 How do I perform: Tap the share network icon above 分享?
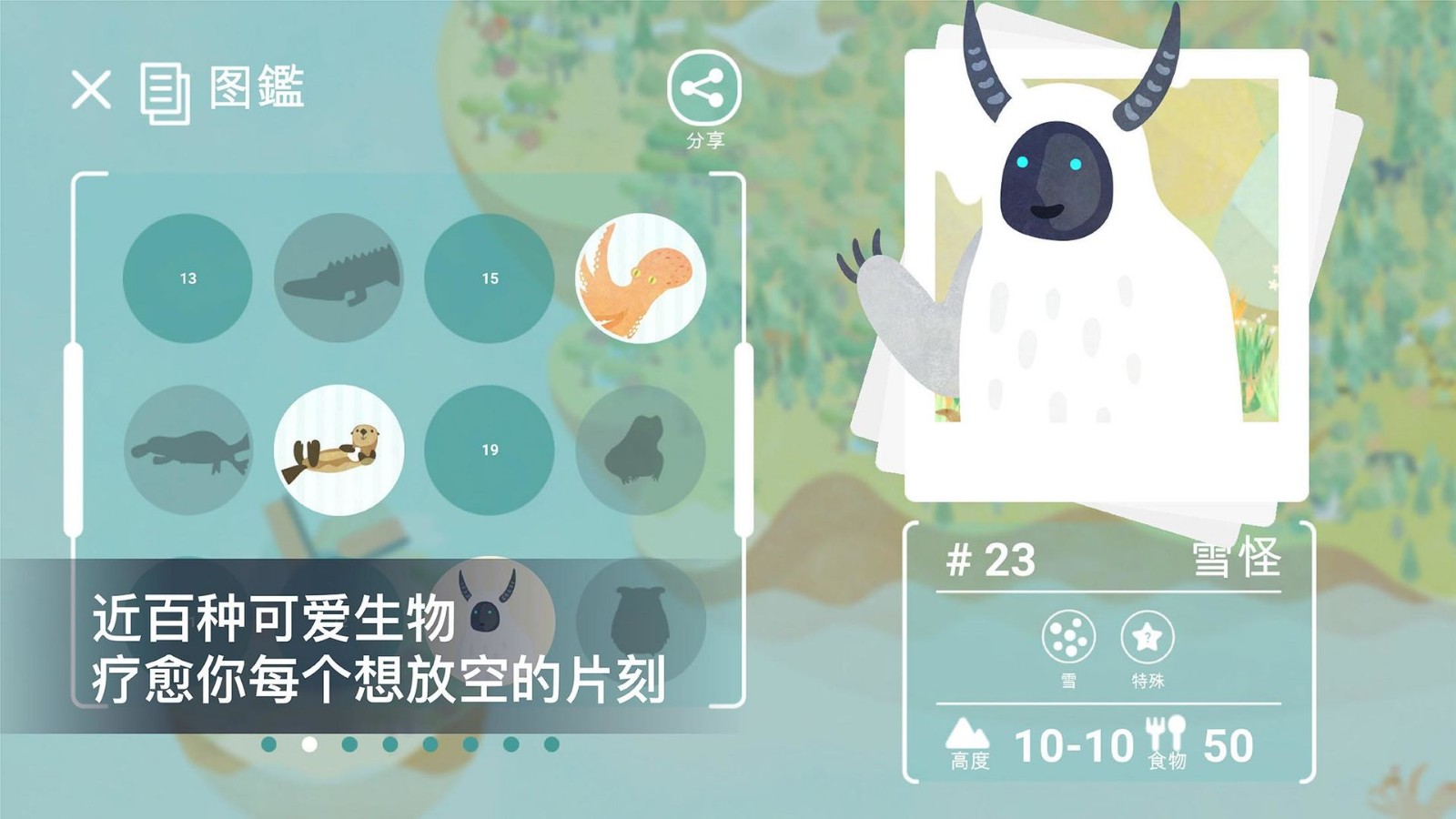(x=703, y=86)
